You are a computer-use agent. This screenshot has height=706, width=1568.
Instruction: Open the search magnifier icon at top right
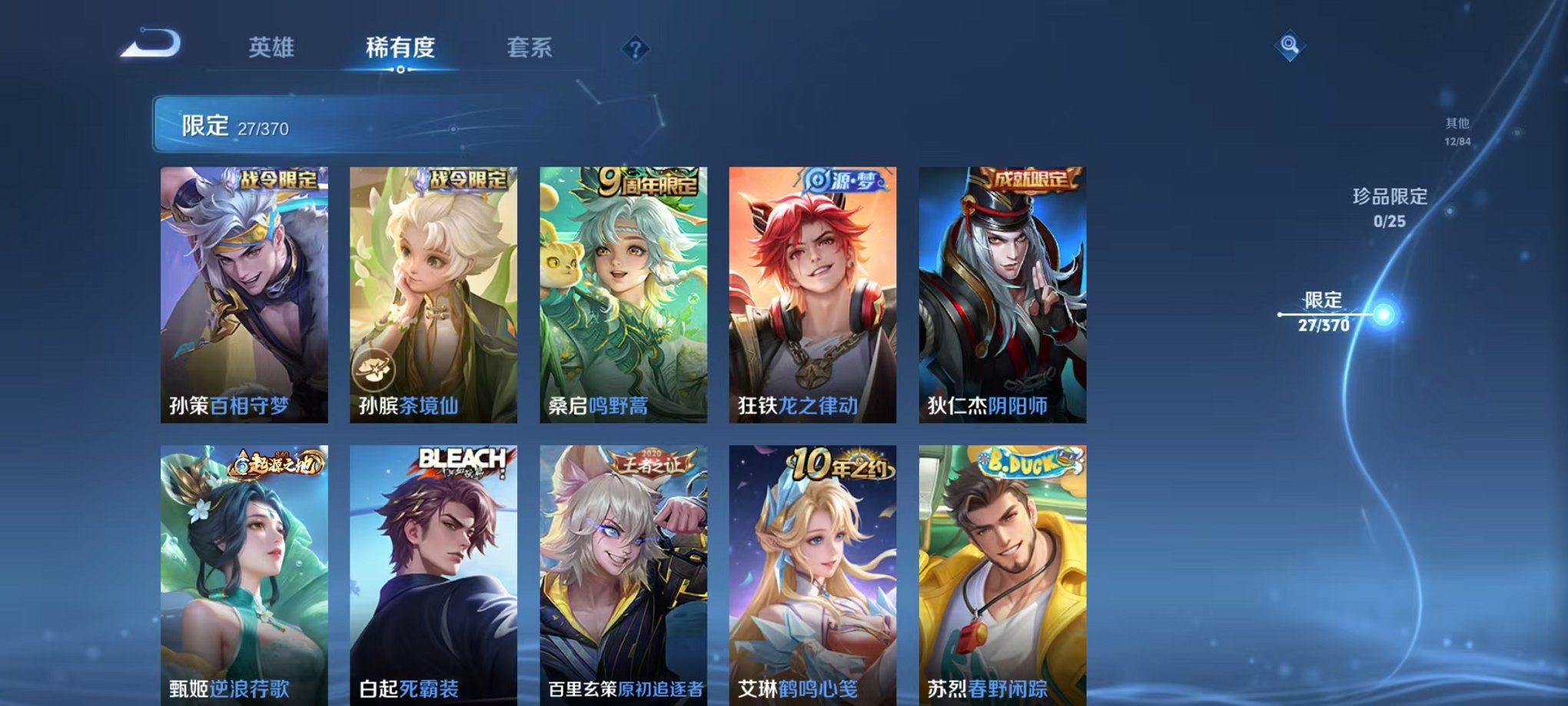1291,46
